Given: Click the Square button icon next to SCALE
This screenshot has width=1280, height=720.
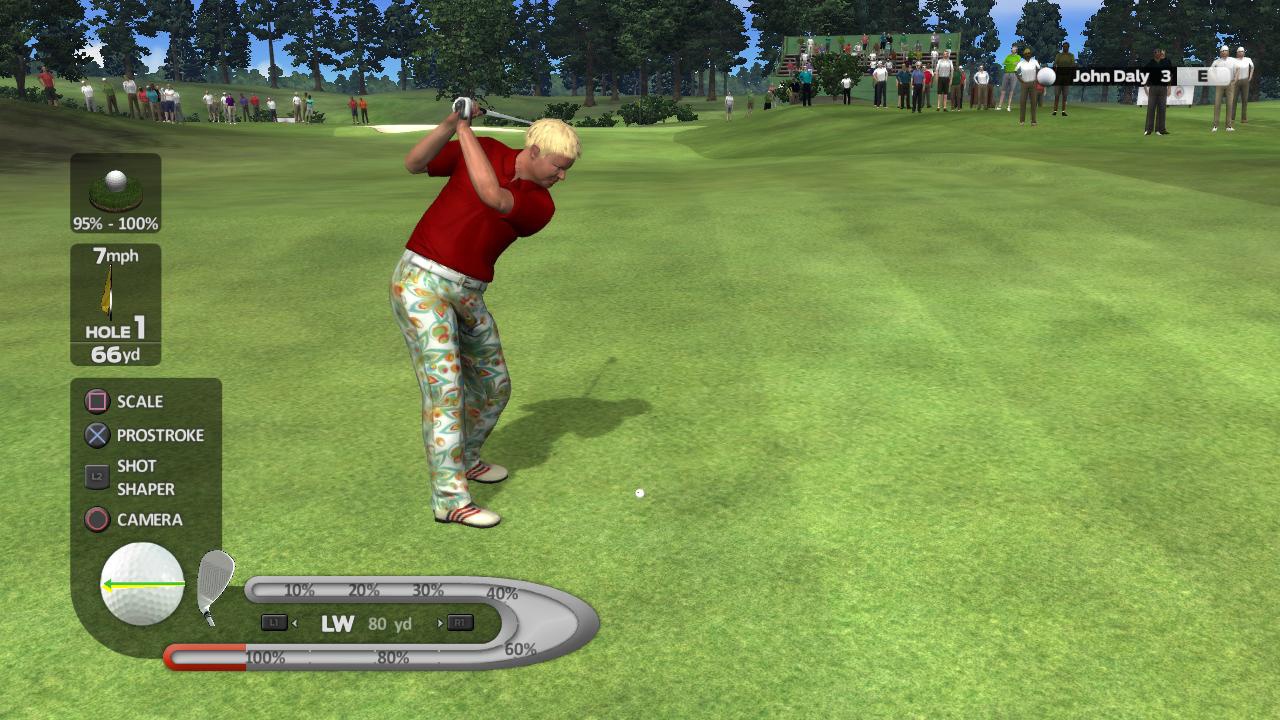Looking at the screenshot, I should point(96,401).
